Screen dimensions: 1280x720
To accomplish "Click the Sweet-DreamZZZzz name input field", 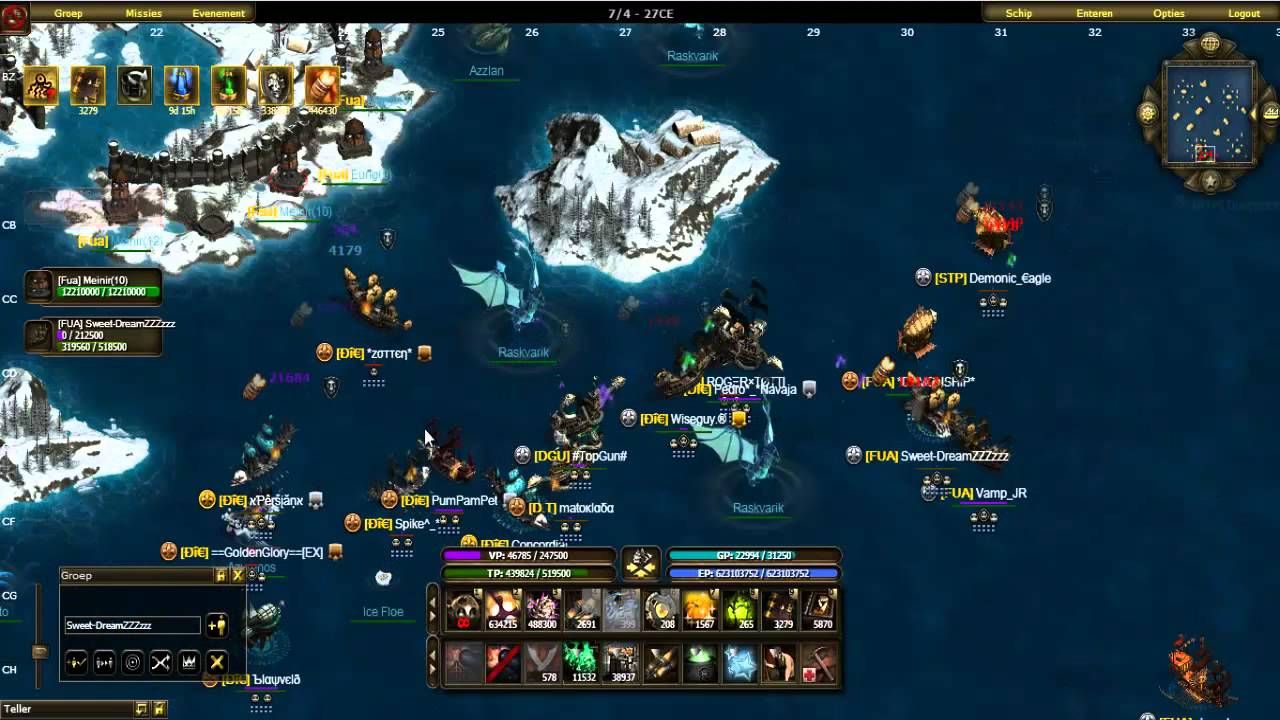I will point(133,625).
